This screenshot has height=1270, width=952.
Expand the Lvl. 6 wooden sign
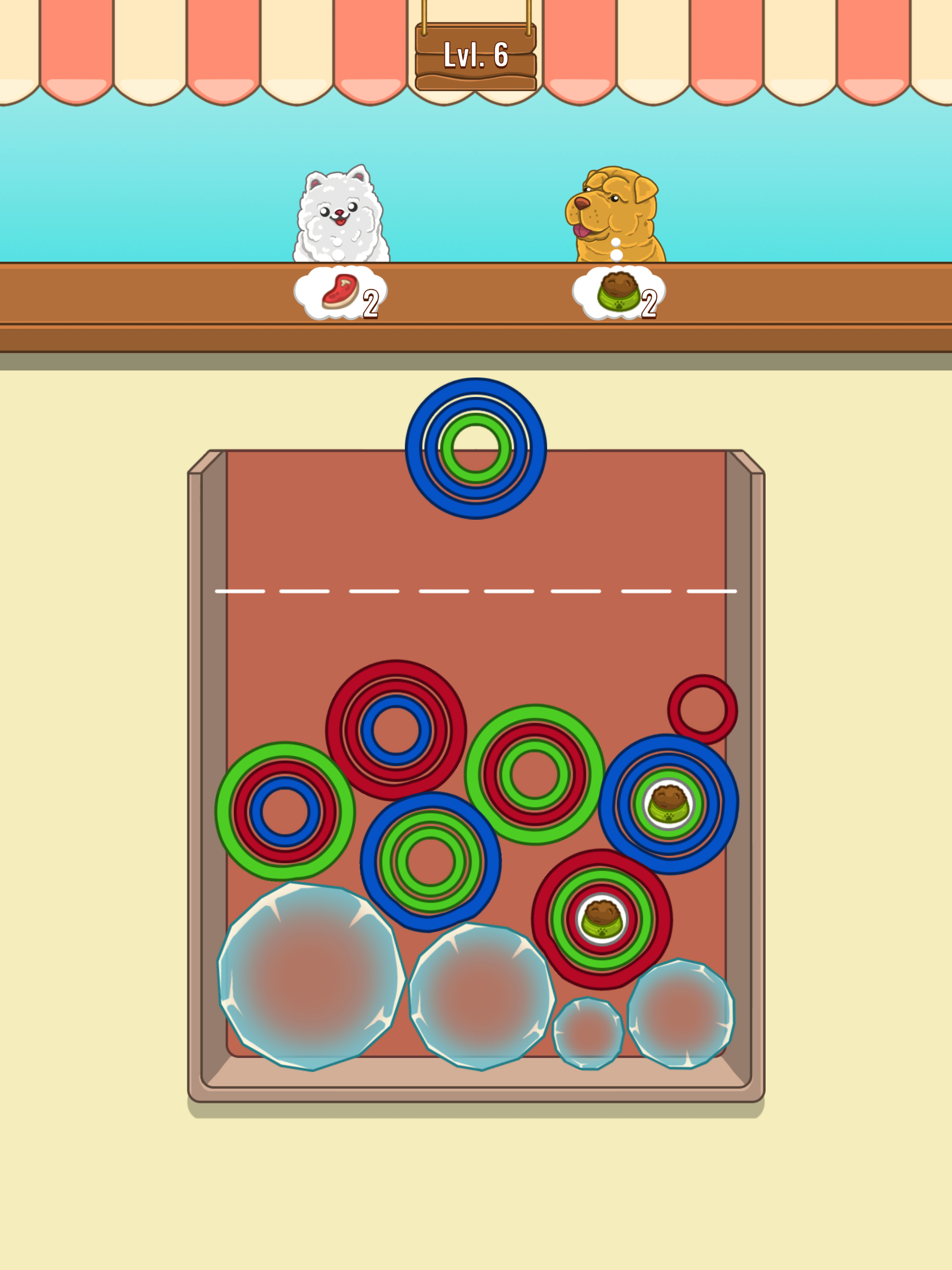pyautogui.click(x=476, y=54)
